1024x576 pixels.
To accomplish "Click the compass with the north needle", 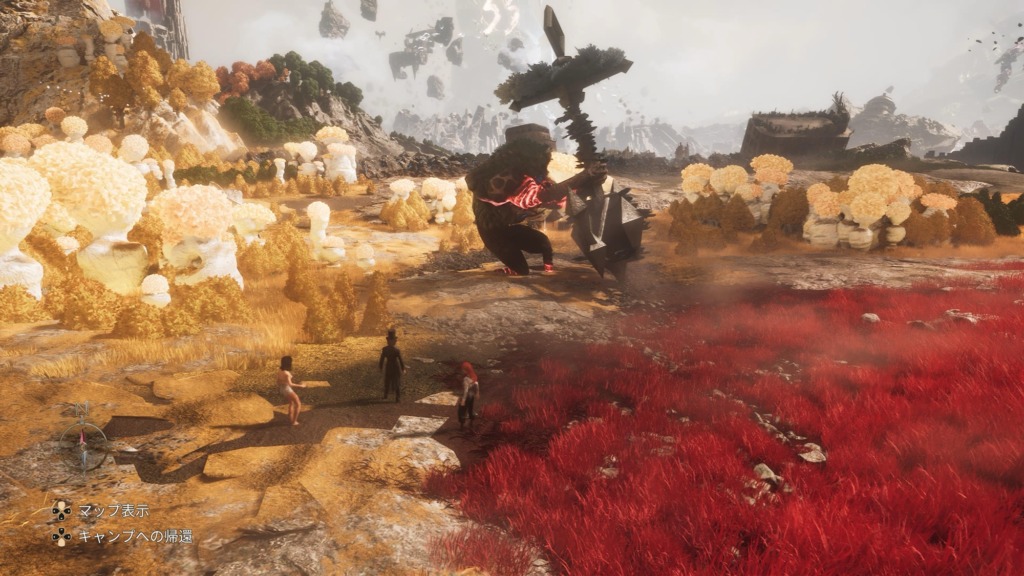I will [83, 439].
